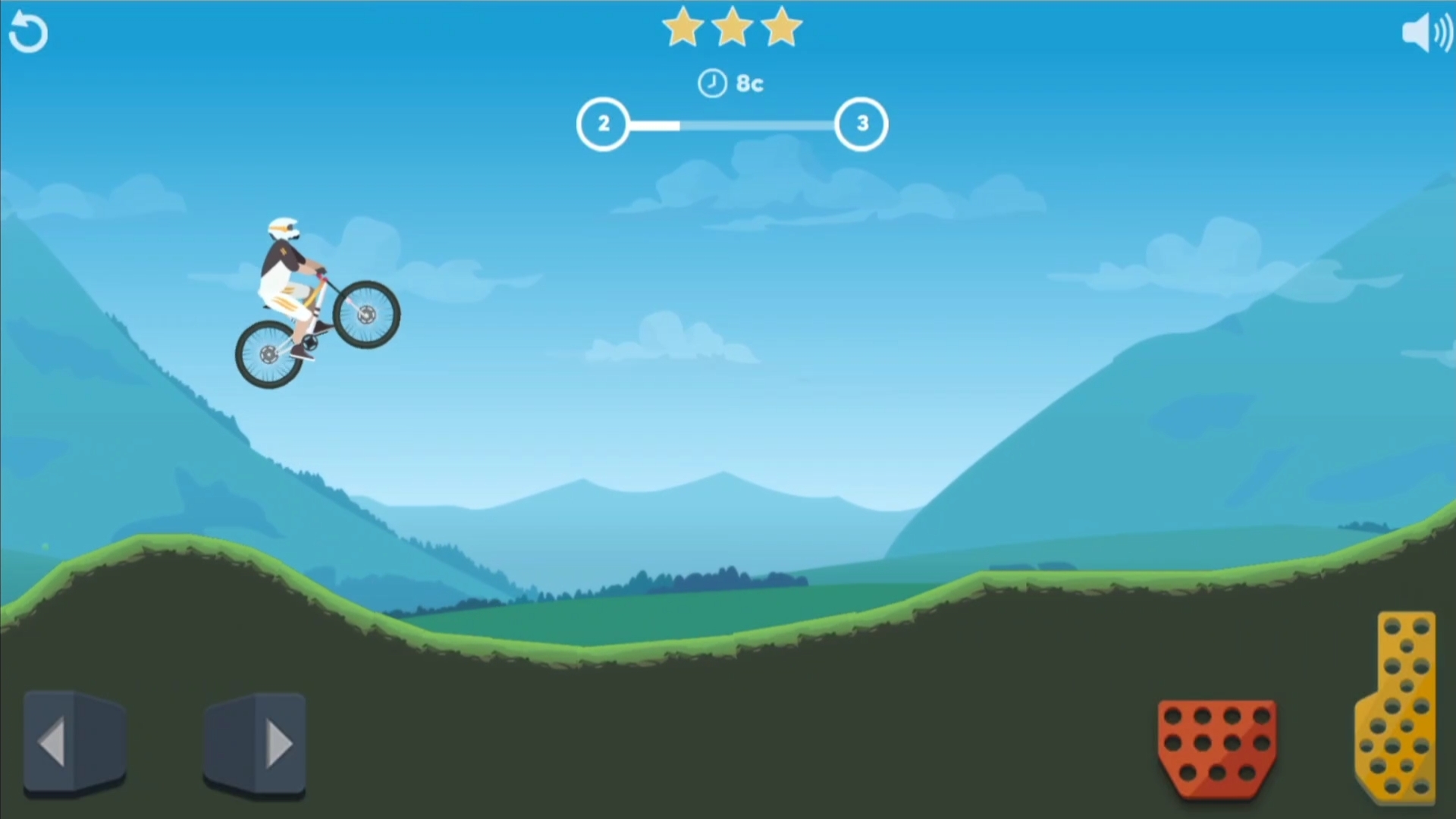Click the rightmost star of the three

782,27
